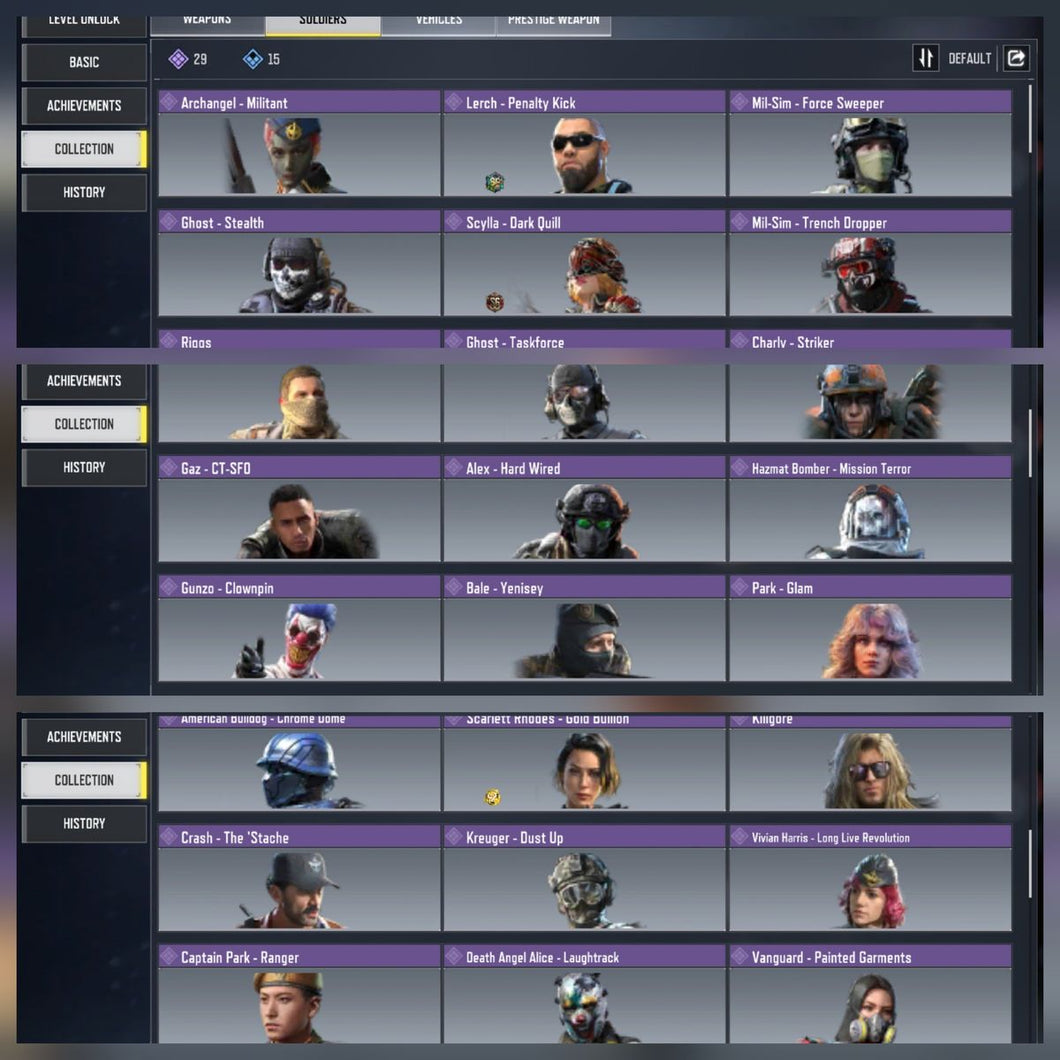
Task: Select the Kreuger - Dust Up card
Action: pos(584,879)
